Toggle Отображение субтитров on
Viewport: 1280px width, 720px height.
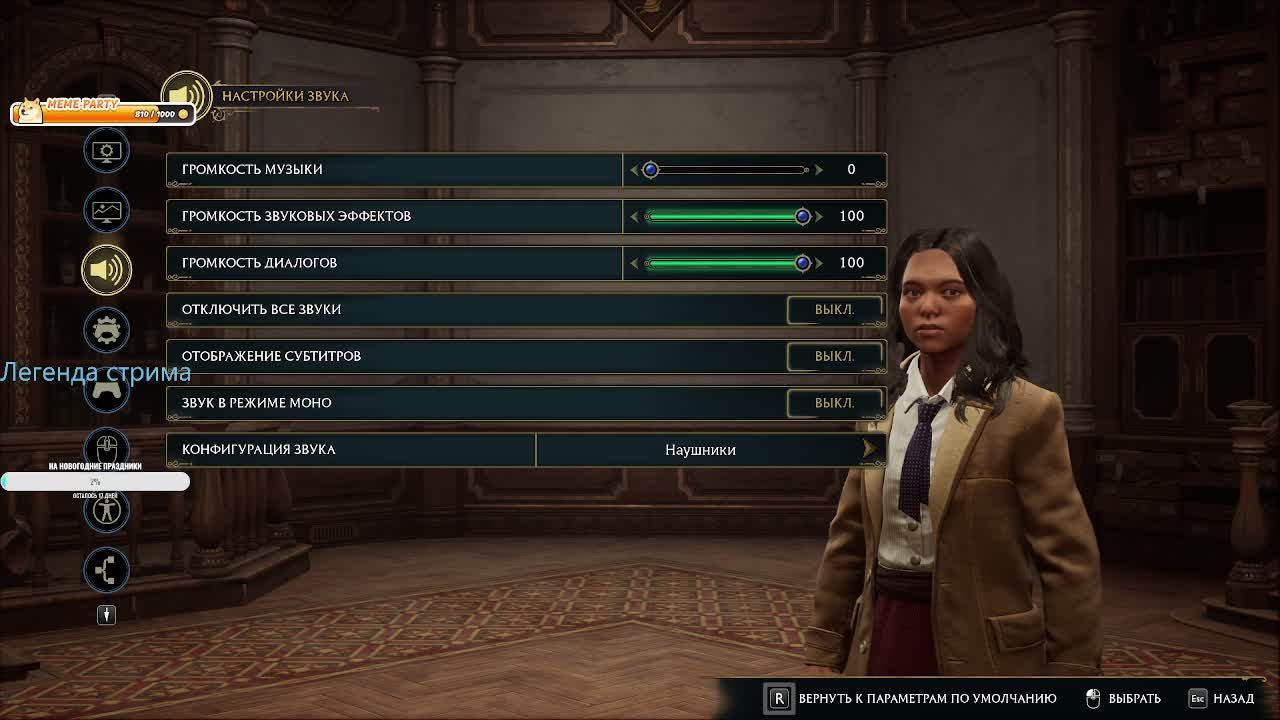[834, 356]
